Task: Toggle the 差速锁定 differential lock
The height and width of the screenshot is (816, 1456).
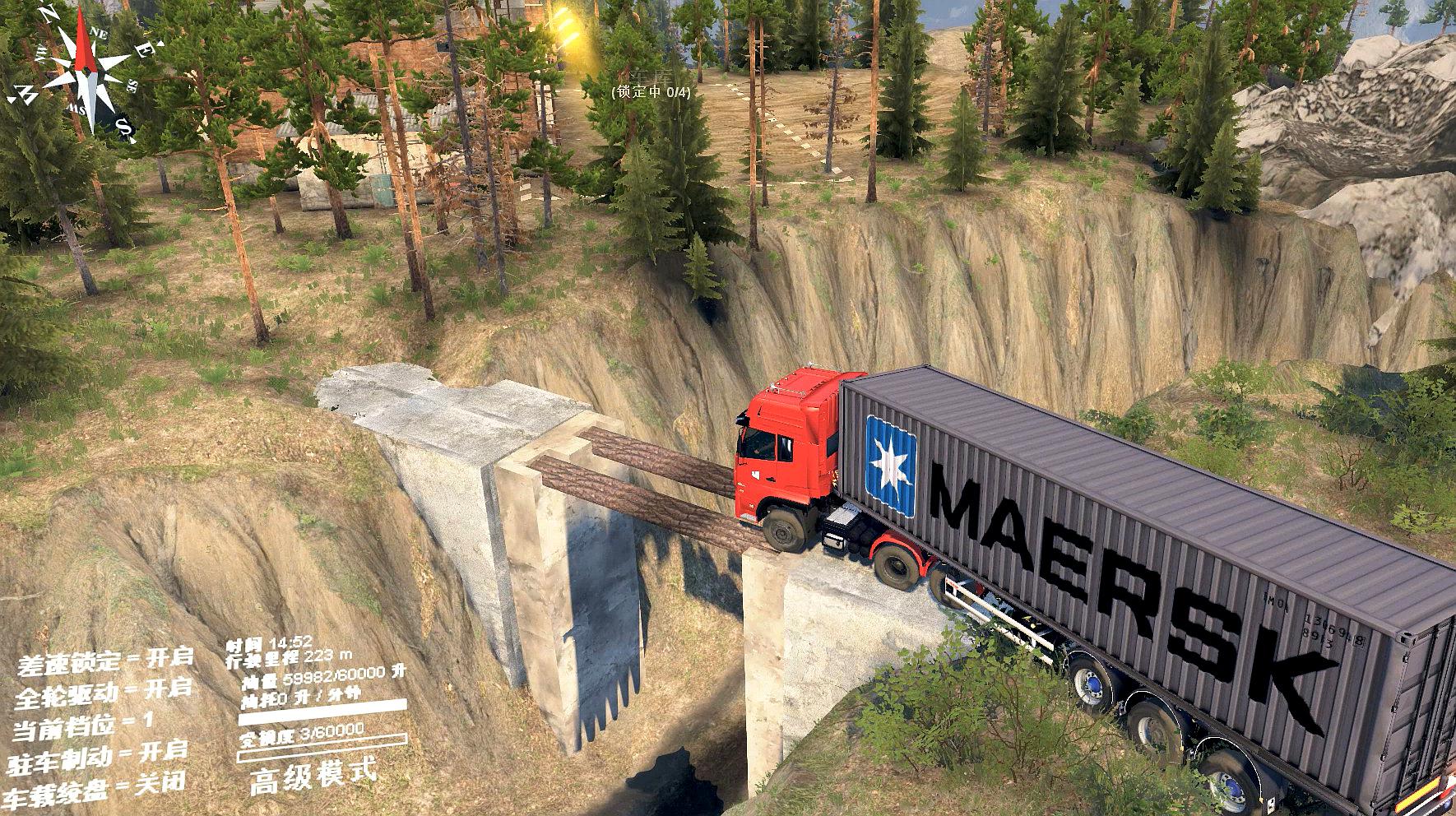Action: coord(102,660)
